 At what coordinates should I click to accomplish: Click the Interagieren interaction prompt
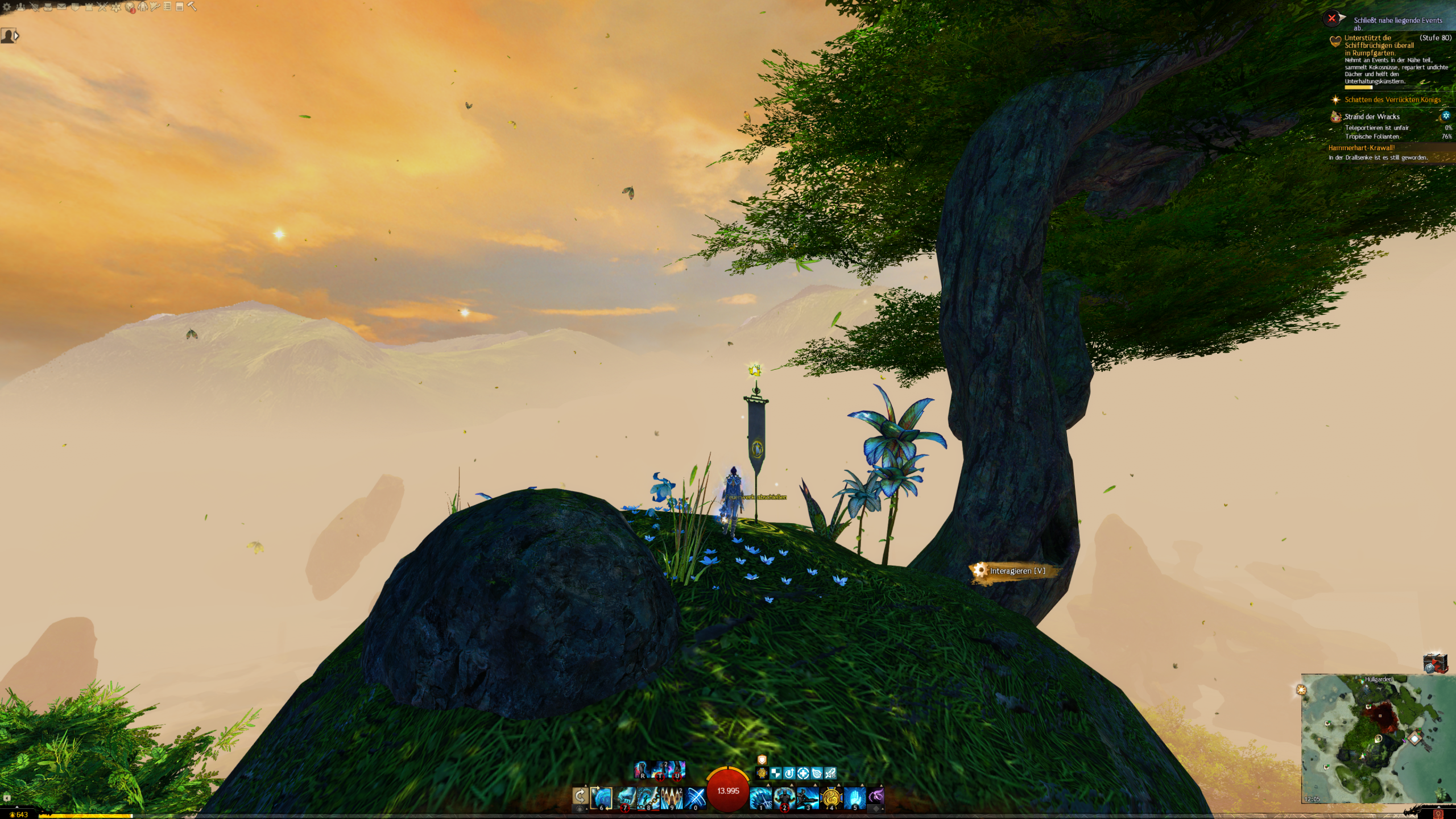pos(1016,571)
